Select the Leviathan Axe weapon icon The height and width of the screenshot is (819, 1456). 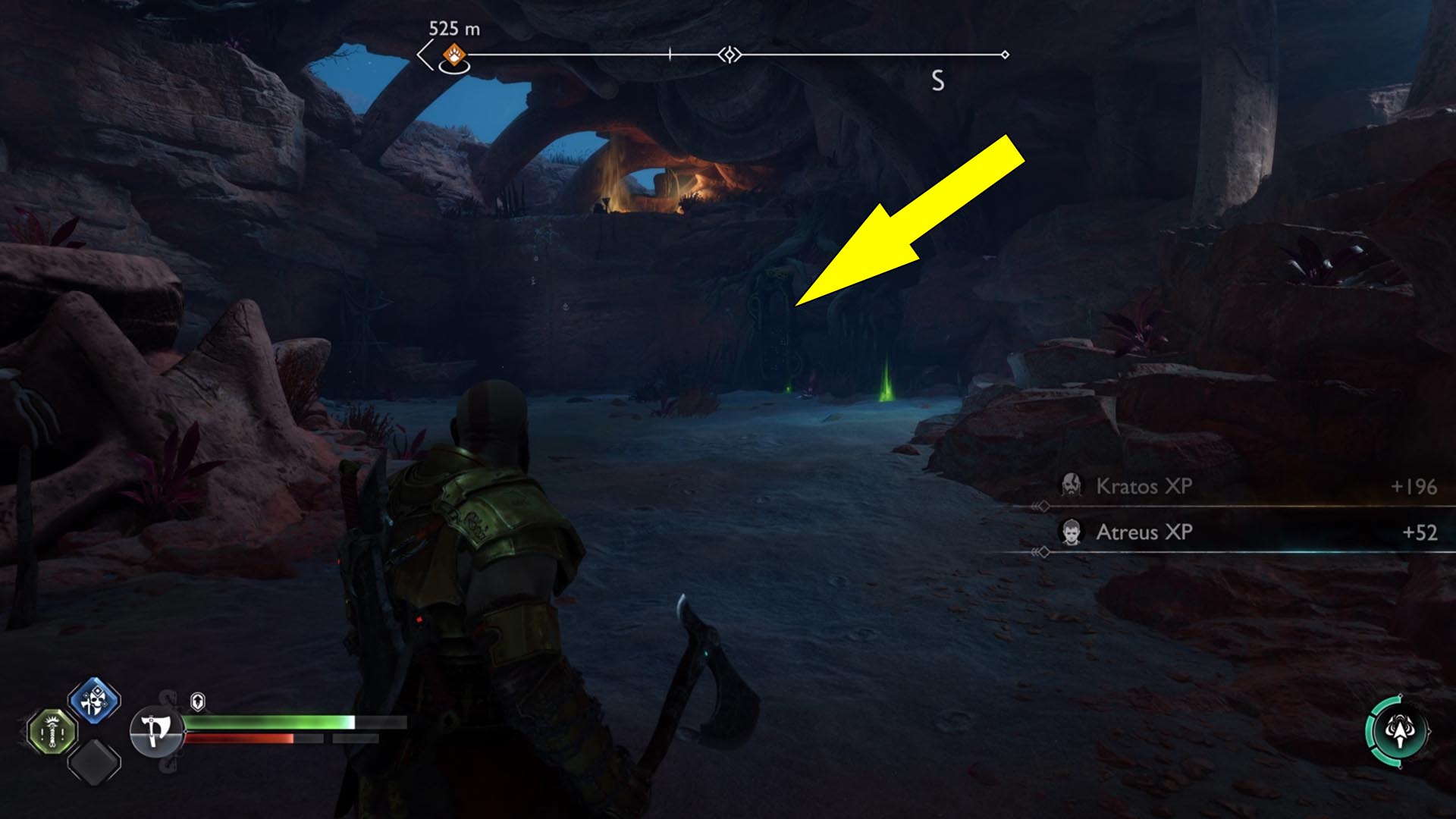(156, 731)
